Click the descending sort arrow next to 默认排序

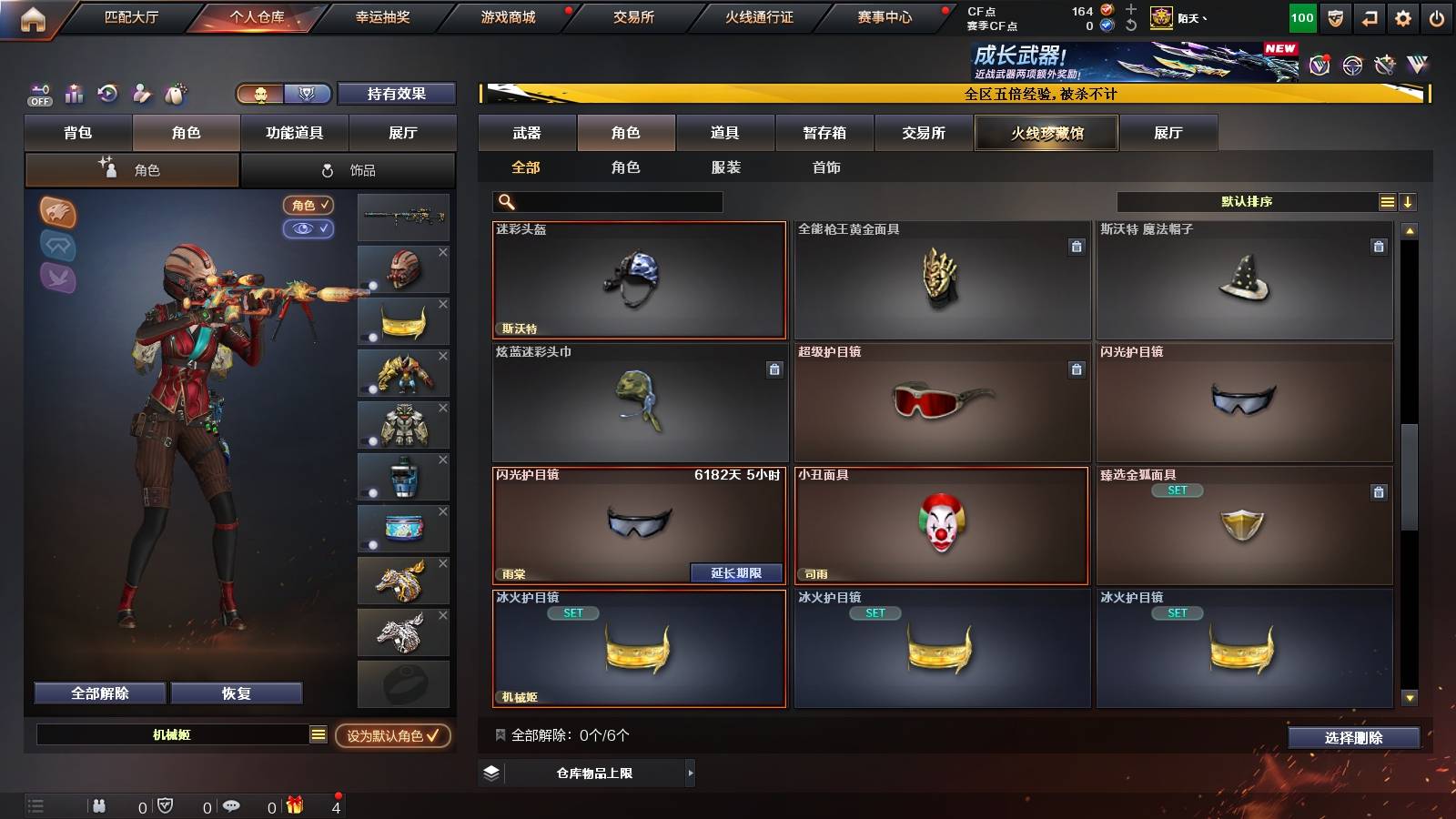click(1409, 201)
